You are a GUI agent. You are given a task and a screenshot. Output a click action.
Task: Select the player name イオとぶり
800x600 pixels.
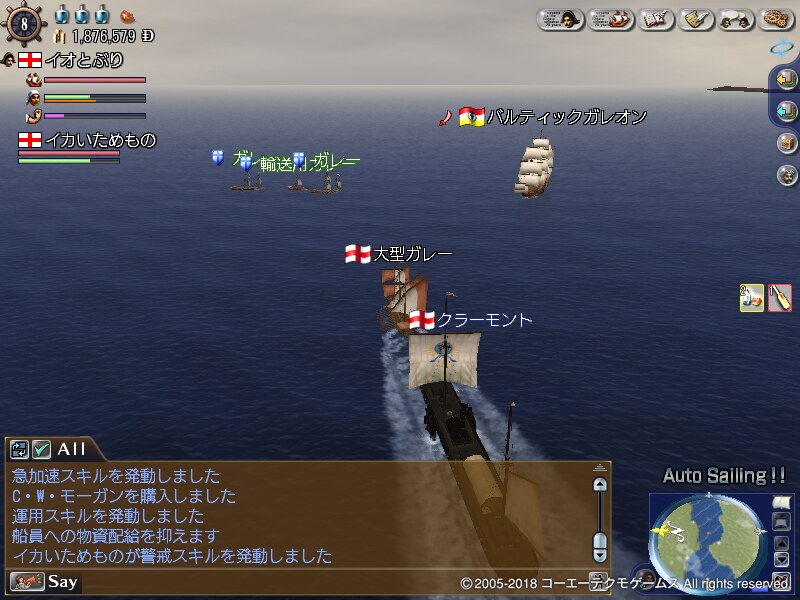click(x=82, y=61)
